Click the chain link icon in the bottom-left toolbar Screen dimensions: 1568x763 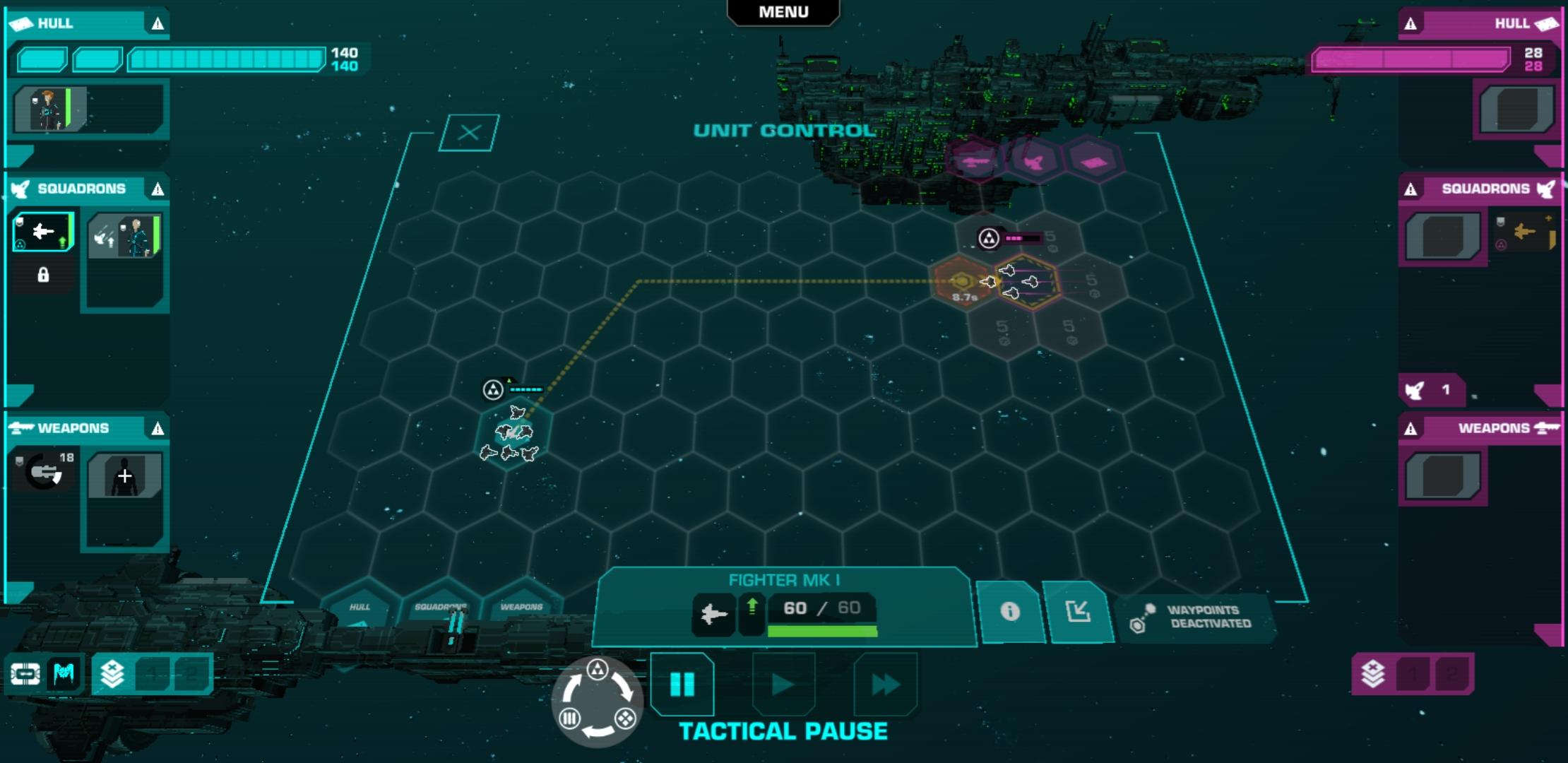25,675
